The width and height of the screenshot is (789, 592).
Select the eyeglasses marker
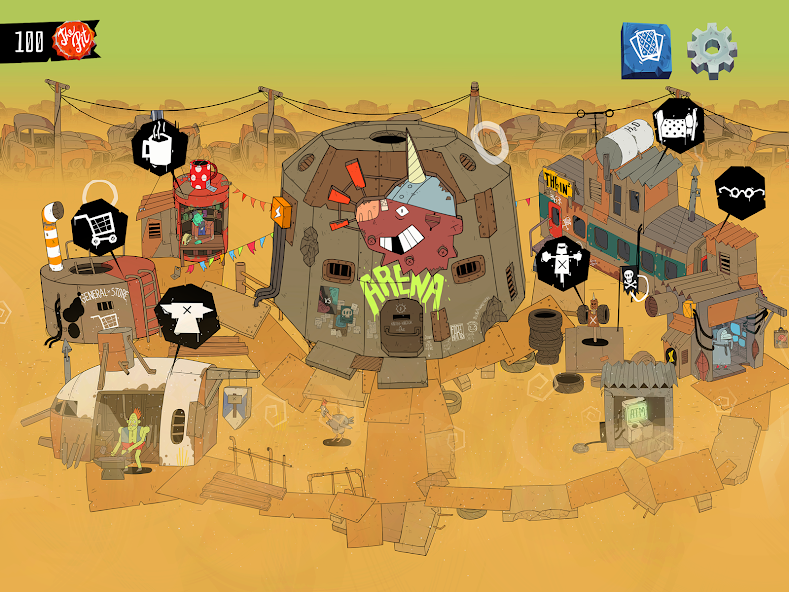tap(740, 193)
